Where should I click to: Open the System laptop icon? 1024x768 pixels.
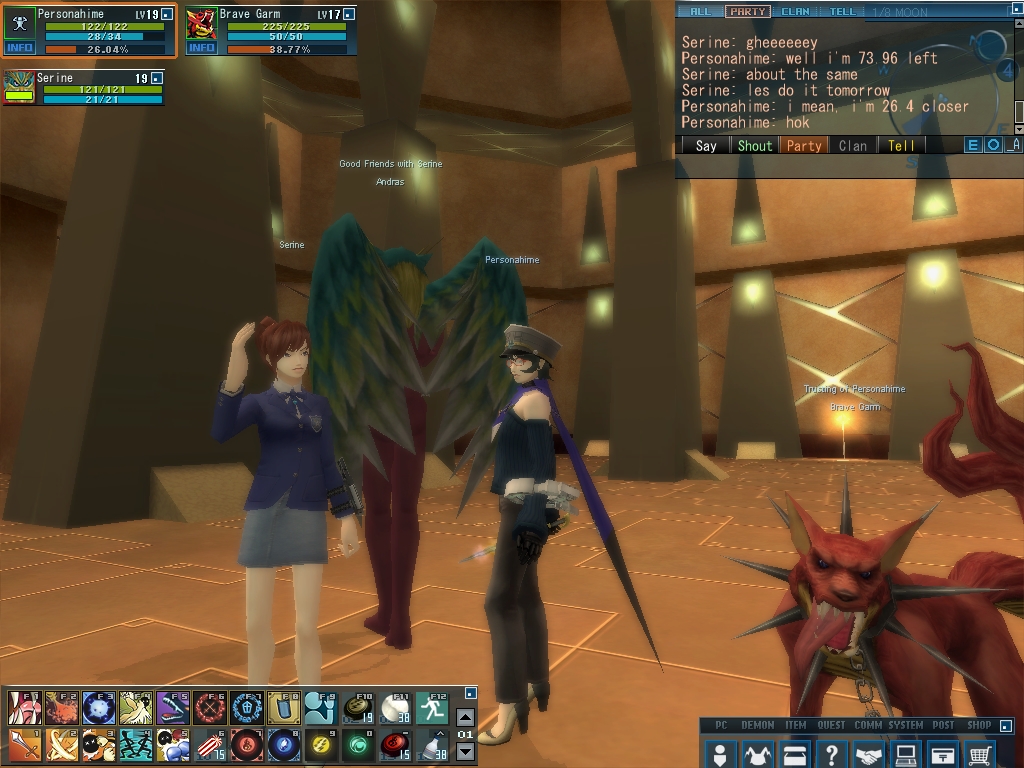click(906, 753)
